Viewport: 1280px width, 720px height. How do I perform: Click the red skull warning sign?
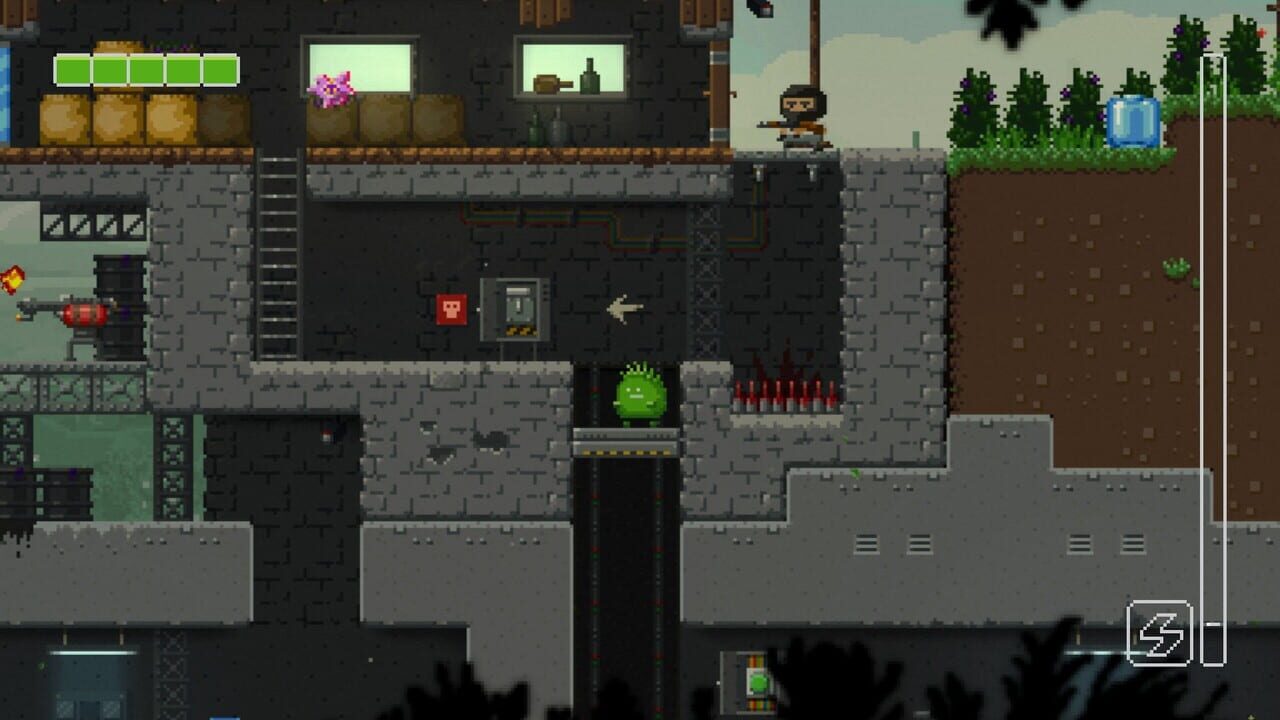point(452,310)
